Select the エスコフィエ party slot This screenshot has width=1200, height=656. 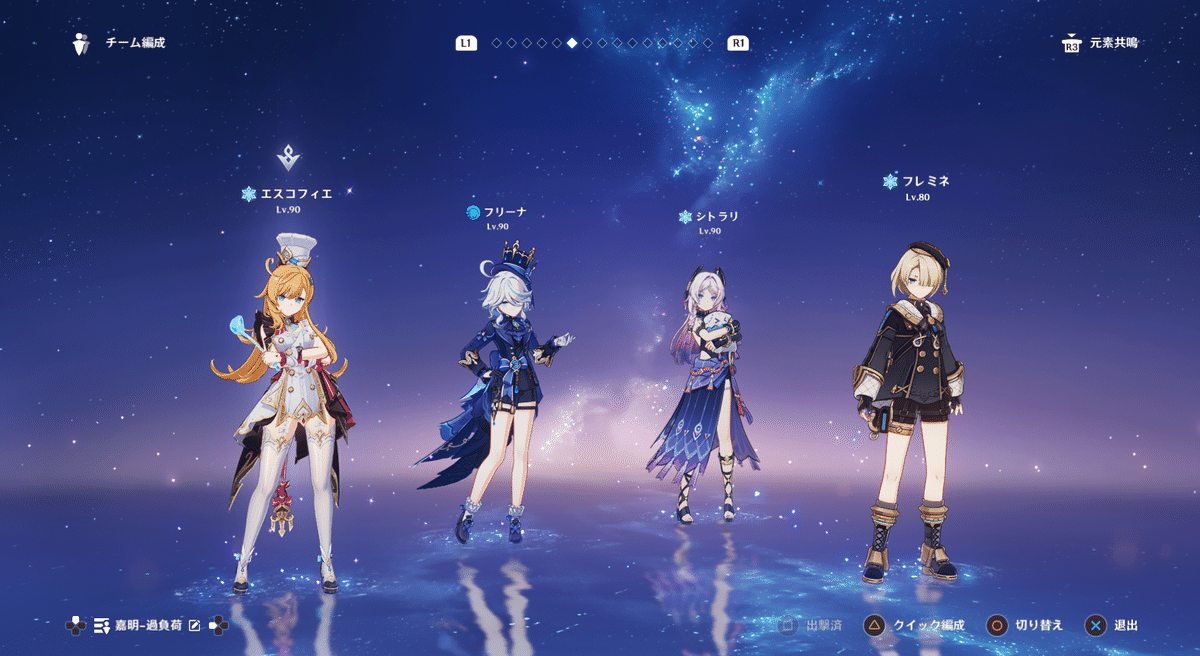pyautogui.click(x=286, y=400)
